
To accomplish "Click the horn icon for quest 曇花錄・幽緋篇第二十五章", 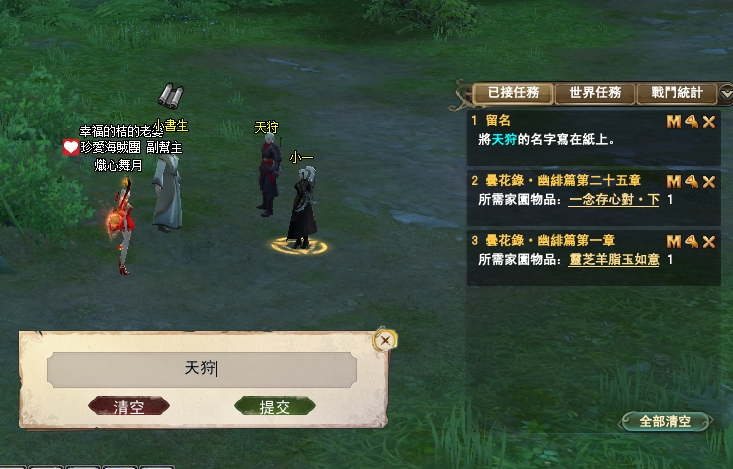I will (x=691, y=182).
